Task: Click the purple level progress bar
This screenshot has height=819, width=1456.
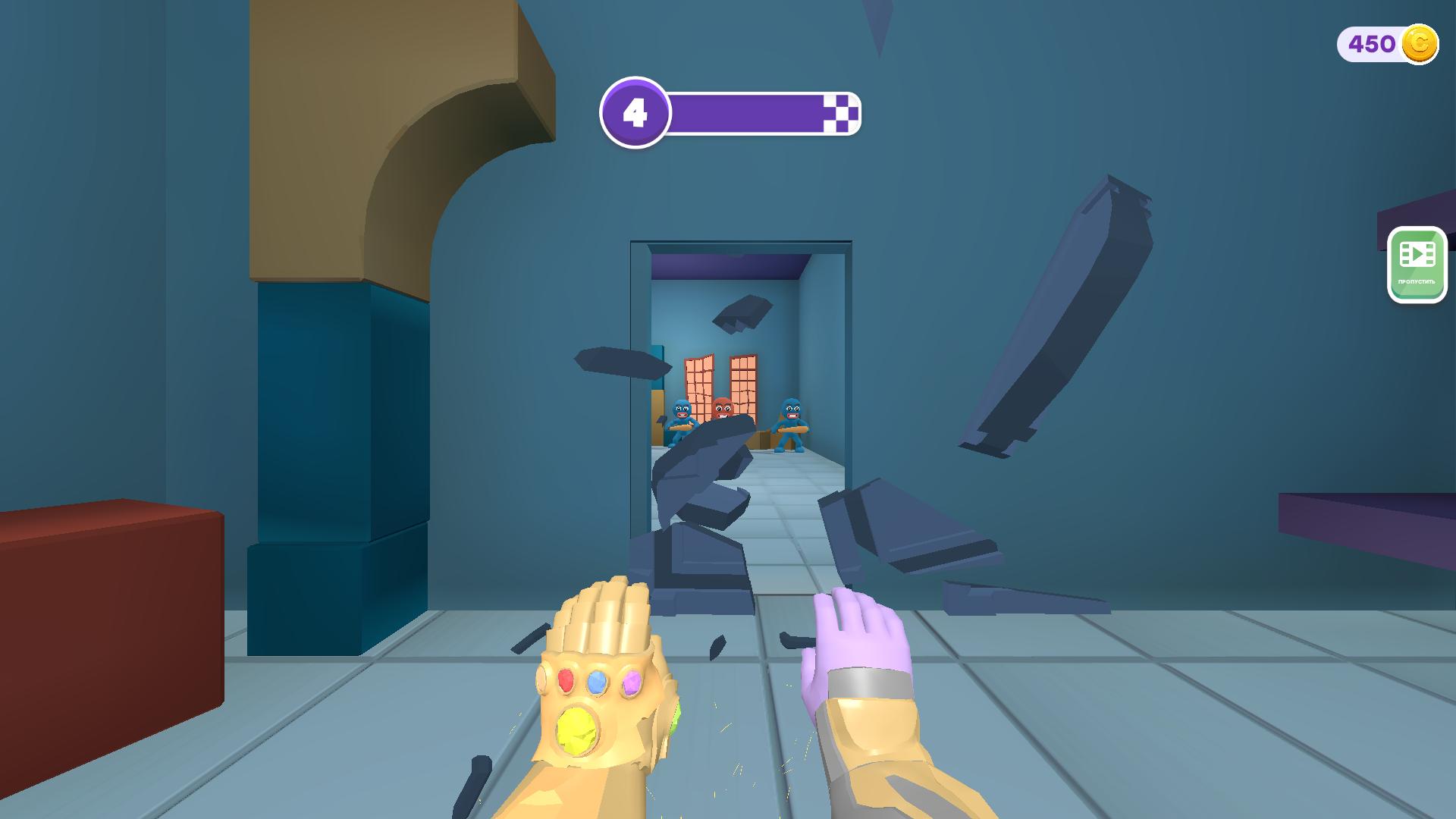Action: click(x=751, y=114)
